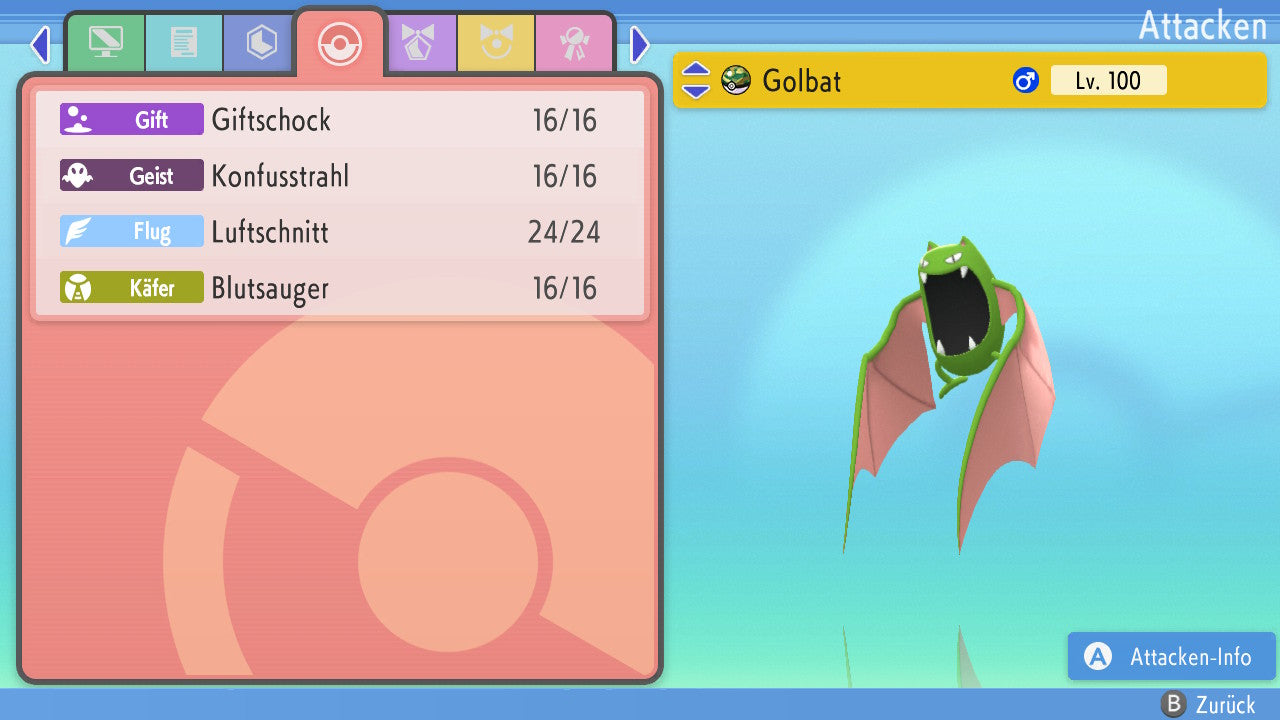Click the left arrow before the tabs
This screenshot has height=720, width=1280.
[x=40, y=44]
